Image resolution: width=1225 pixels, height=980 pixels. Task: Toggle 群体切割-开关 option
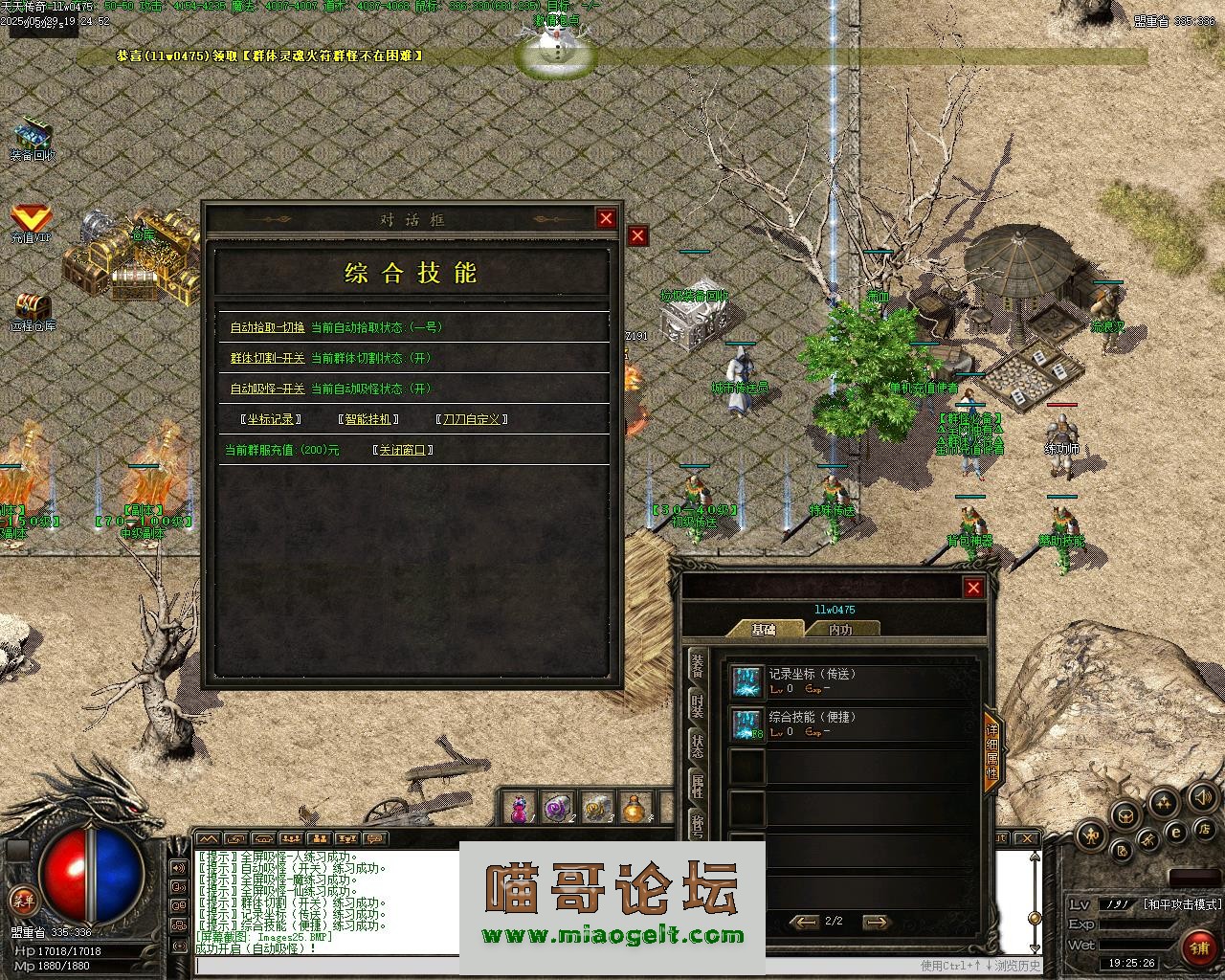tap(267, 358)
